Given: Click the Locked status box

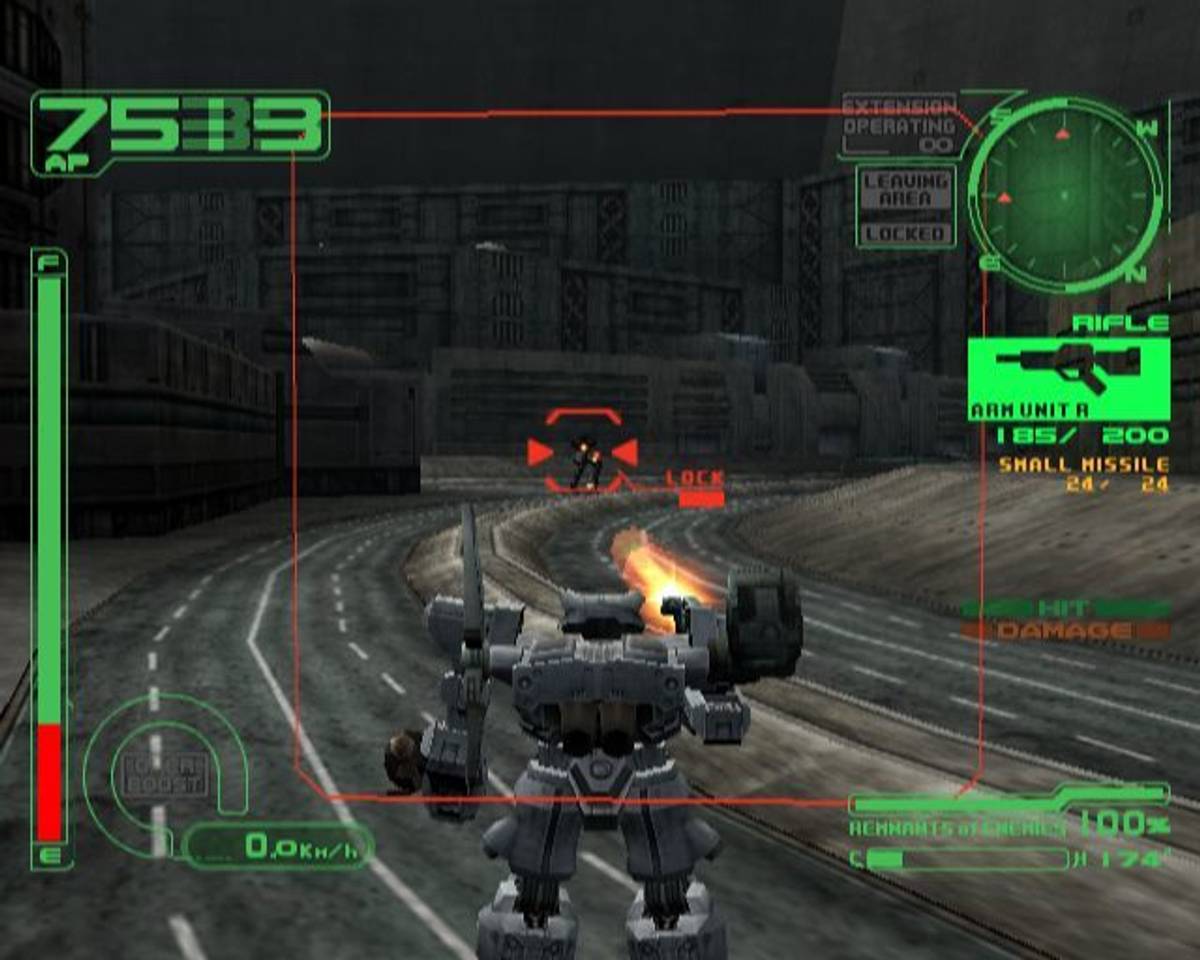Looking at the screenshot, I should tap(906, 234).
